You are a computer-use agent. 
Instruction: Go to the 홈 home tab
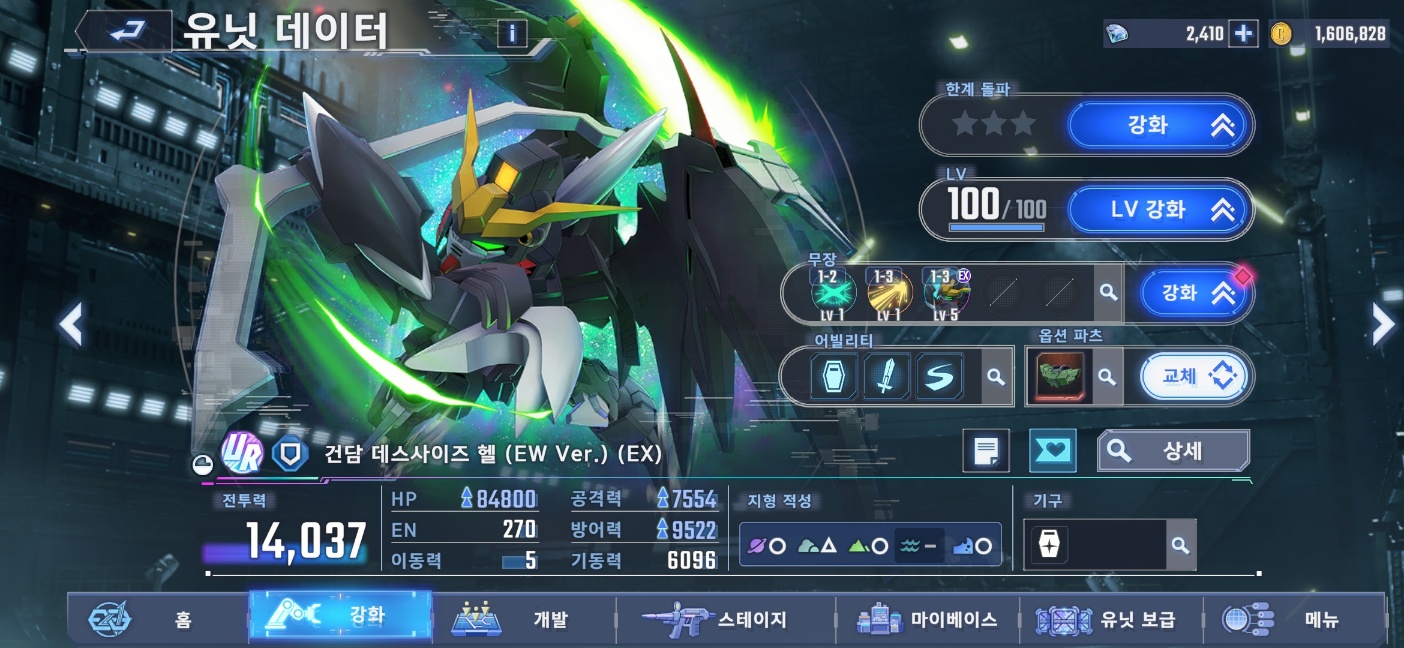click(155, 619)
